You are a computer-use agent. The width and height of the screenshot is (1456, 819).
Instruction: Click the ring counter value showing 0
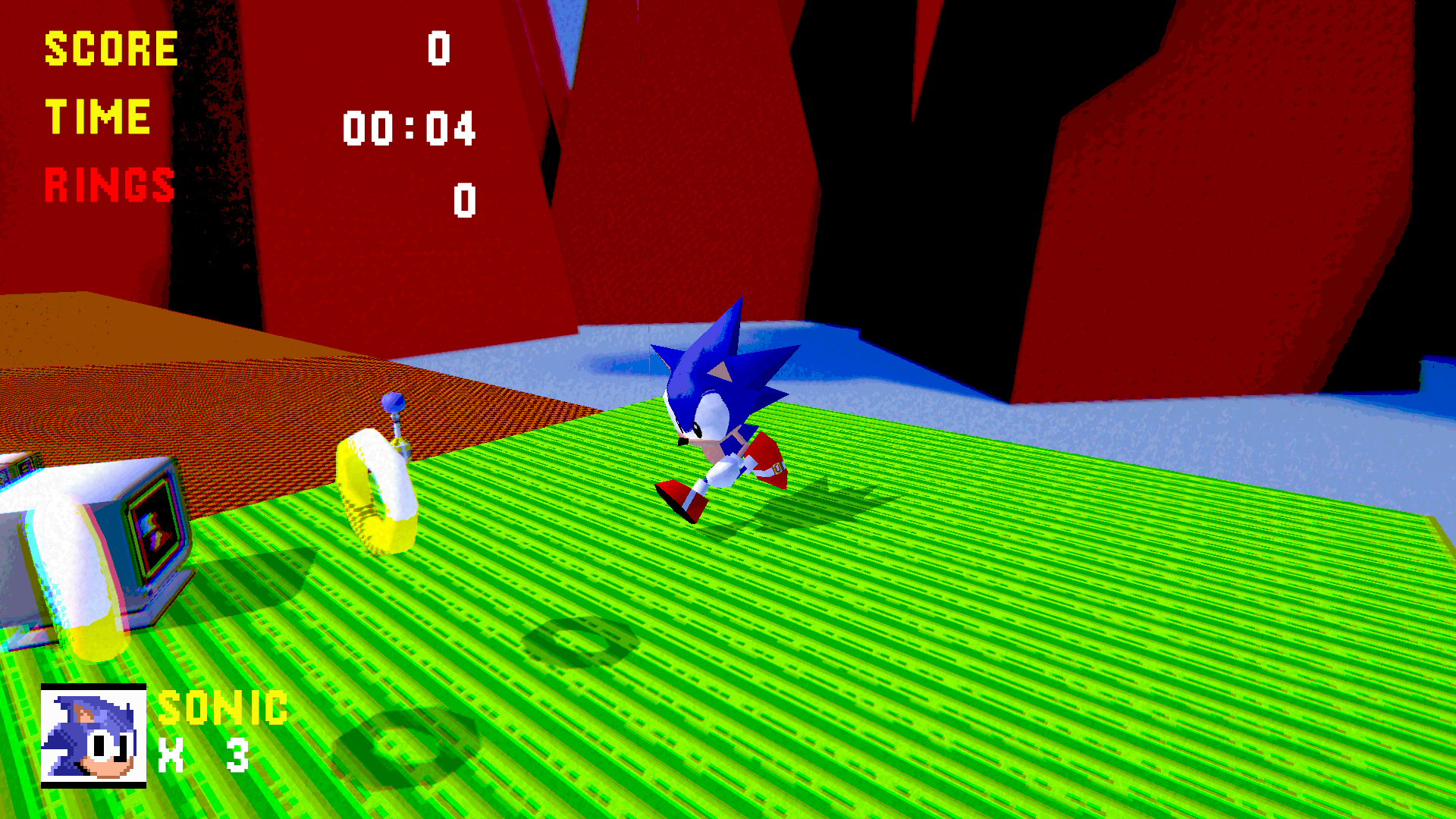[x=463, y=199]
